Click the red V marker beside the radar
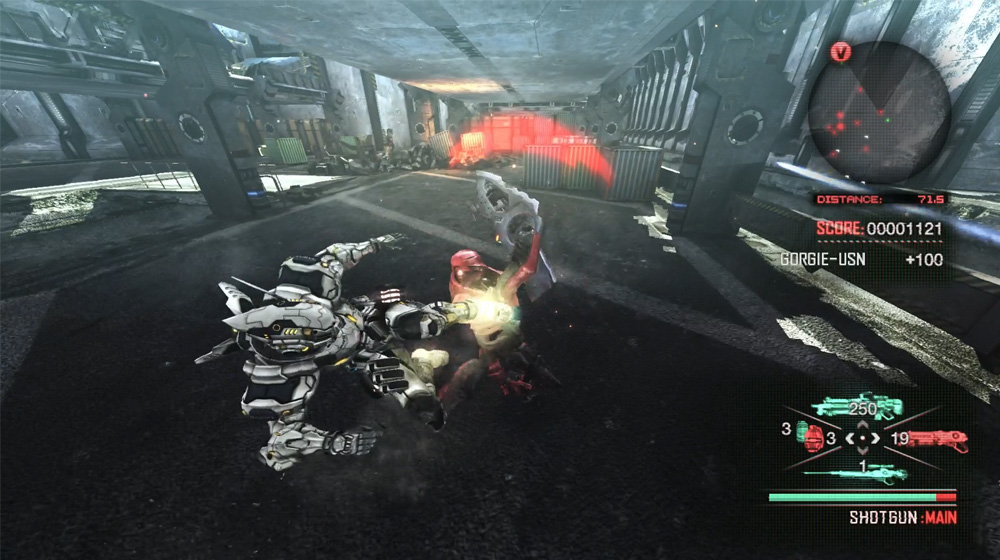 pos(841,53)
